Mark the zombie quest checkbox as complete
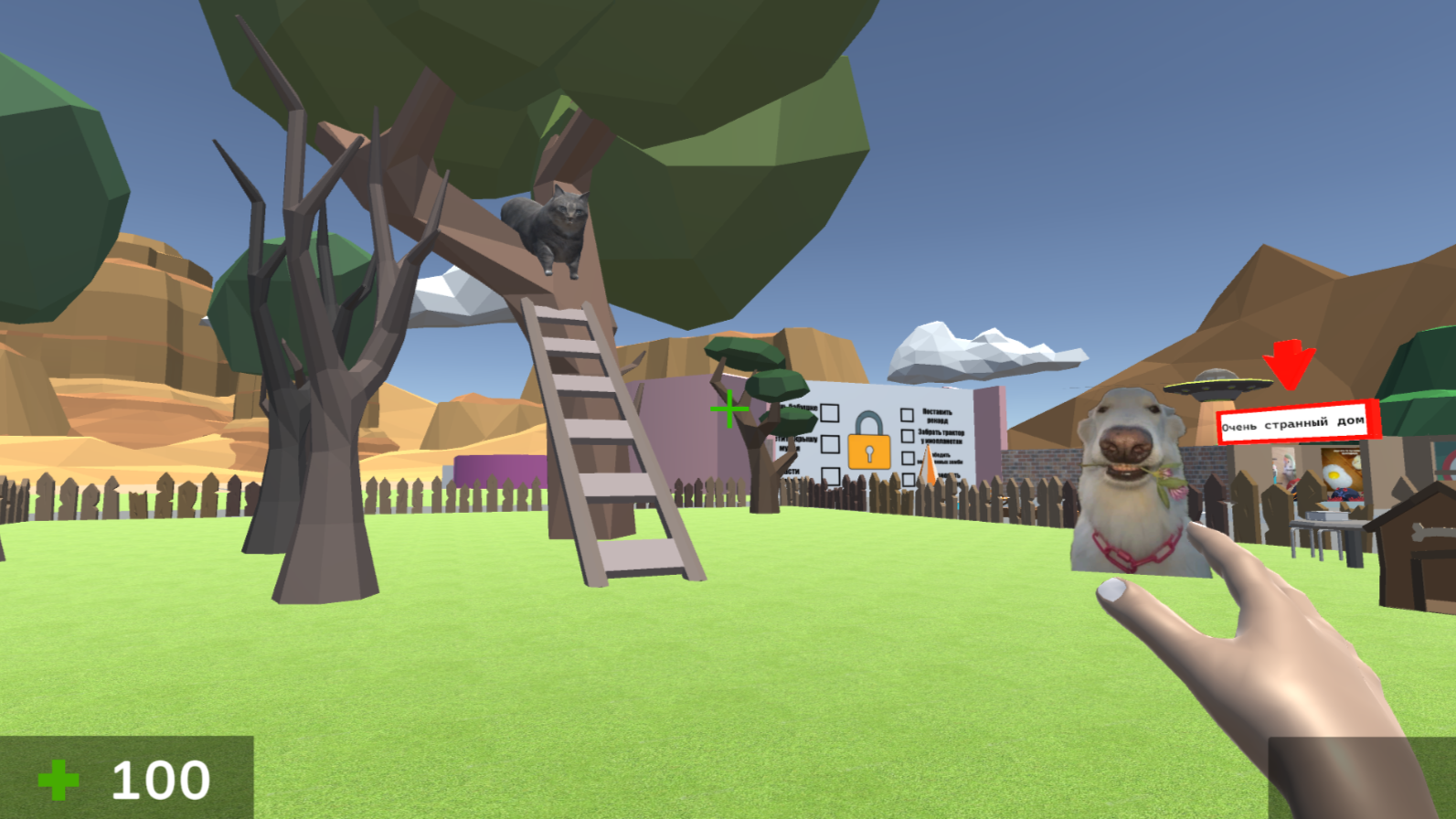1456x819 pixels. click(x=908, y=459)
